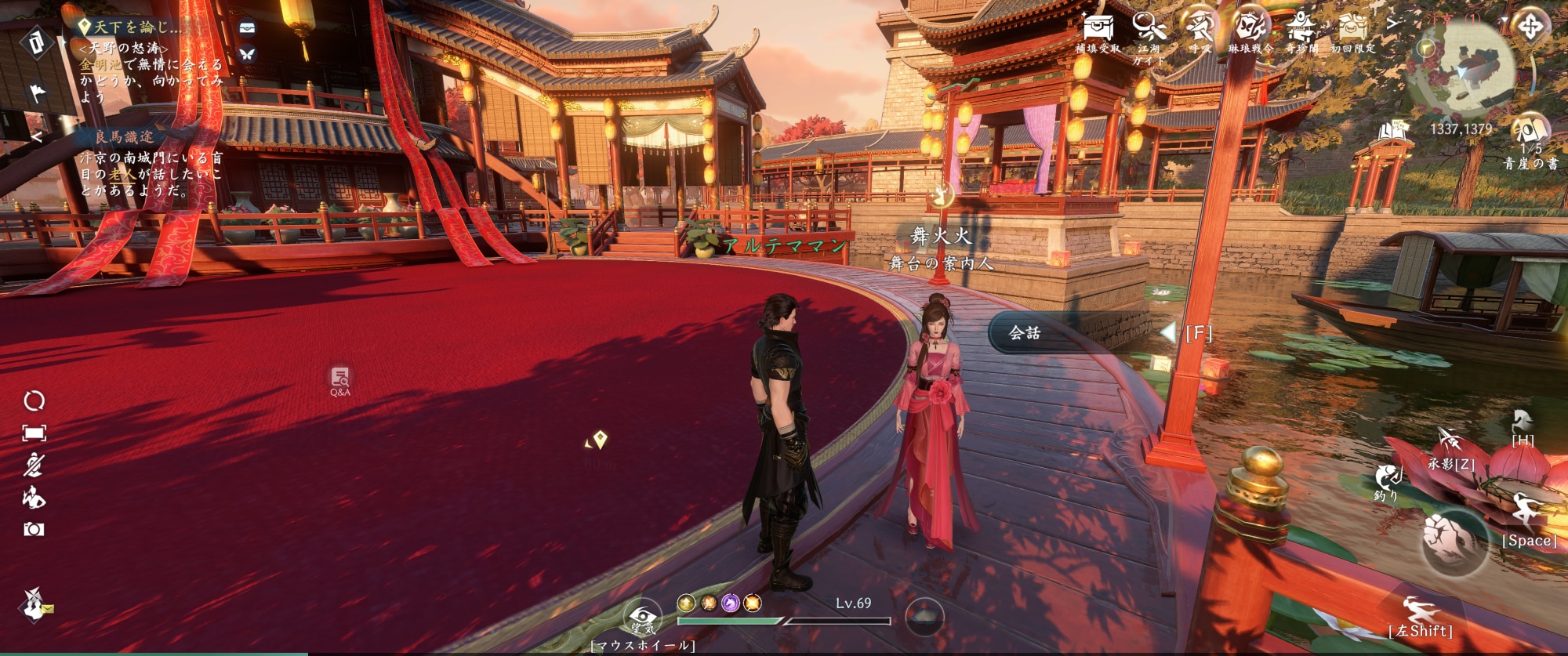Select the 良馬識途 quest entry
The height and width of the screenshot is (656, 1568).
[124, 137]
